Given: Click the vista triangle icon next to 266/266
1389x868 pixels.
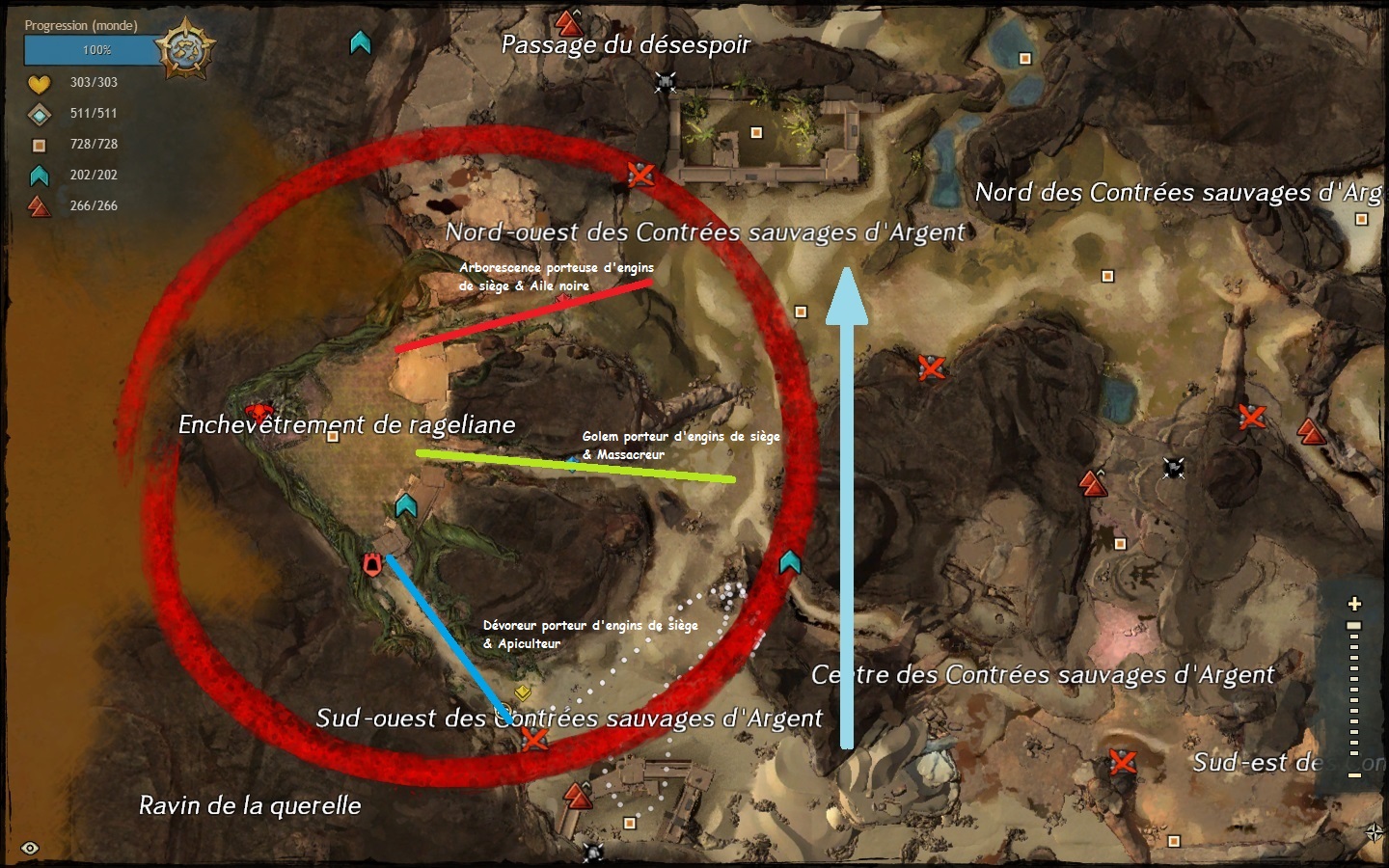Looking at the screenshot, I should click(x=39, y=205).
